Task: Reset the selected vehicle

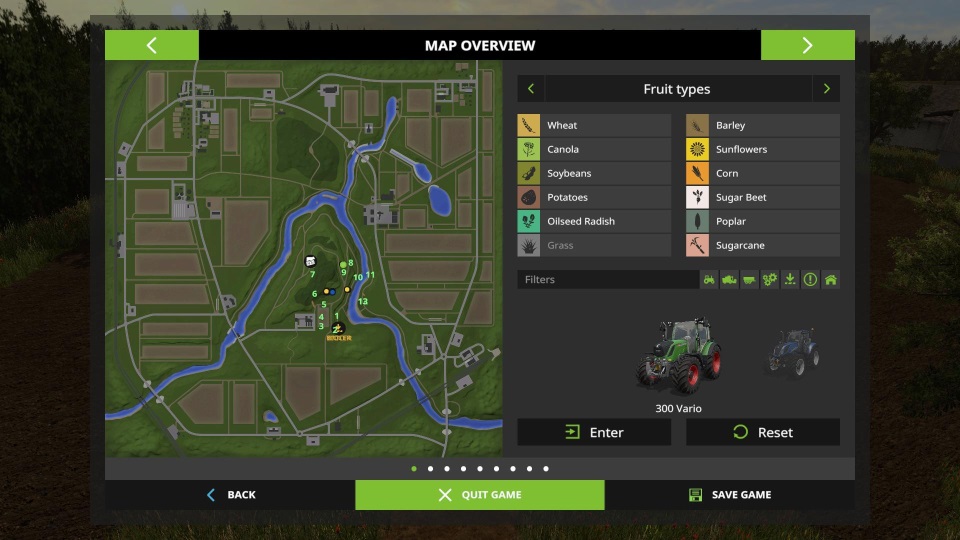Action: click(x=762, y=432)
